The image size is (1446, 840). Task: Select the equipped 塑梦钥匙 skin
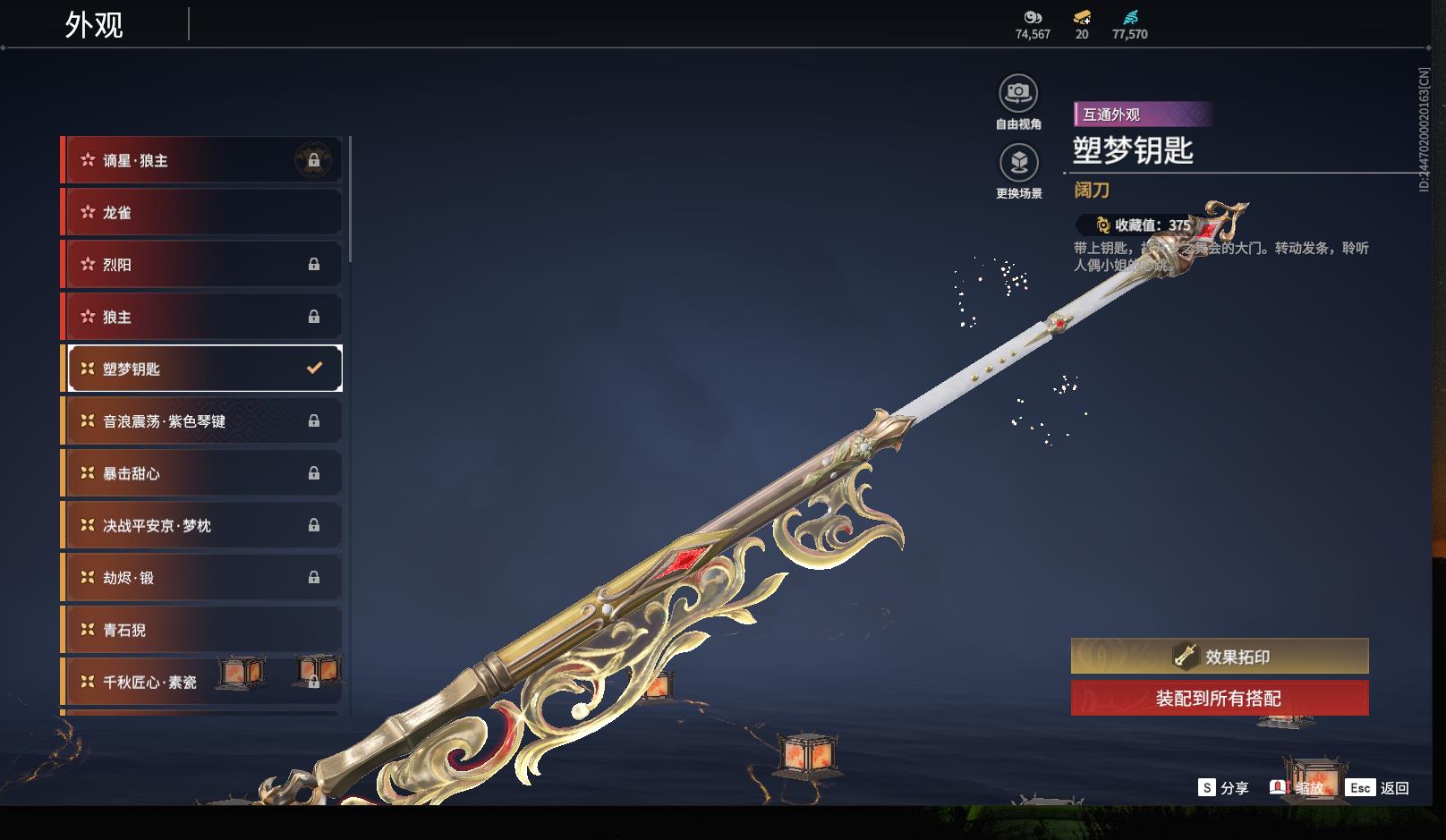(x=204, y=369)
